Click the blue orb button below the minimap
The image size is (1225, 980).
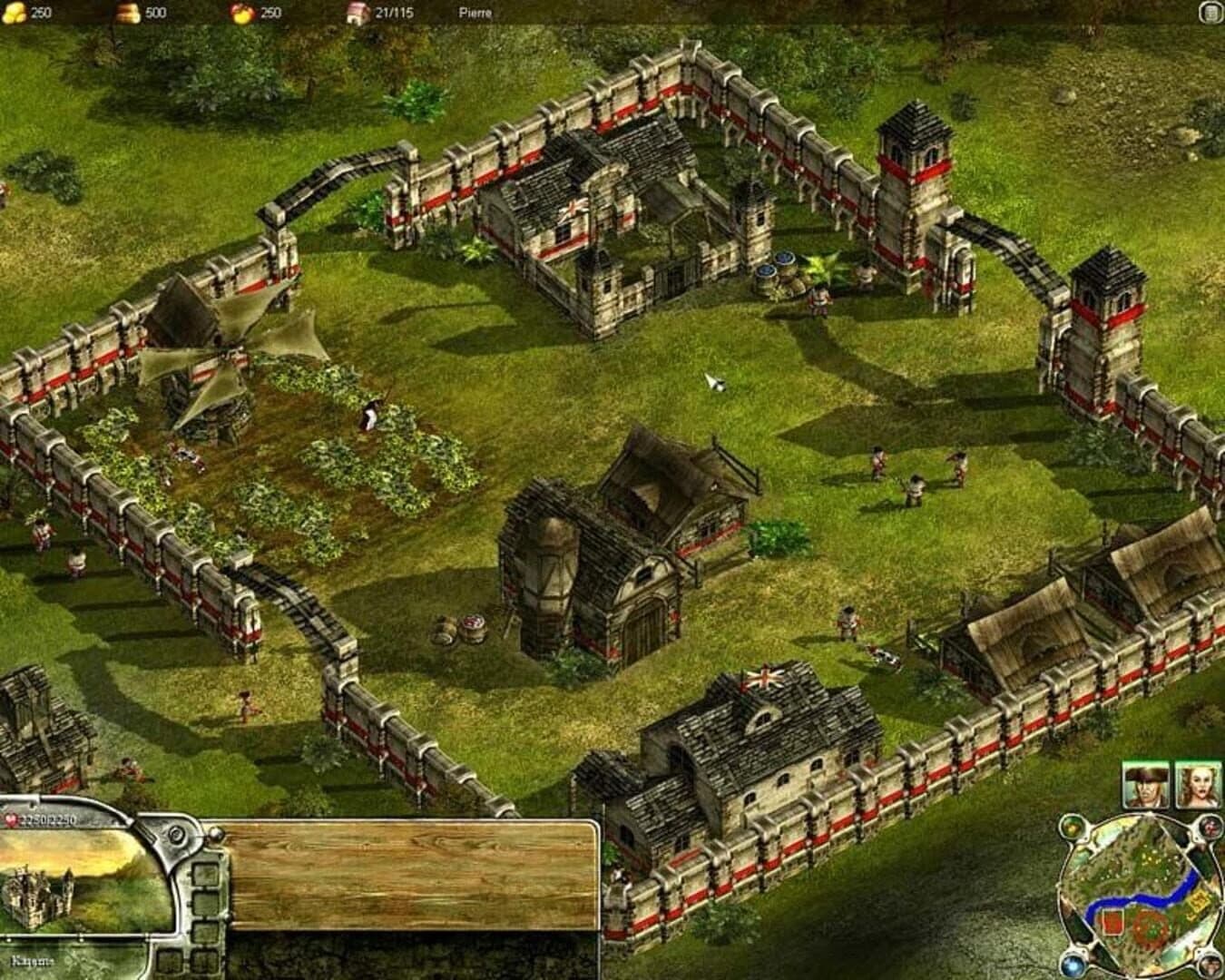click(x=1073, y=965)
